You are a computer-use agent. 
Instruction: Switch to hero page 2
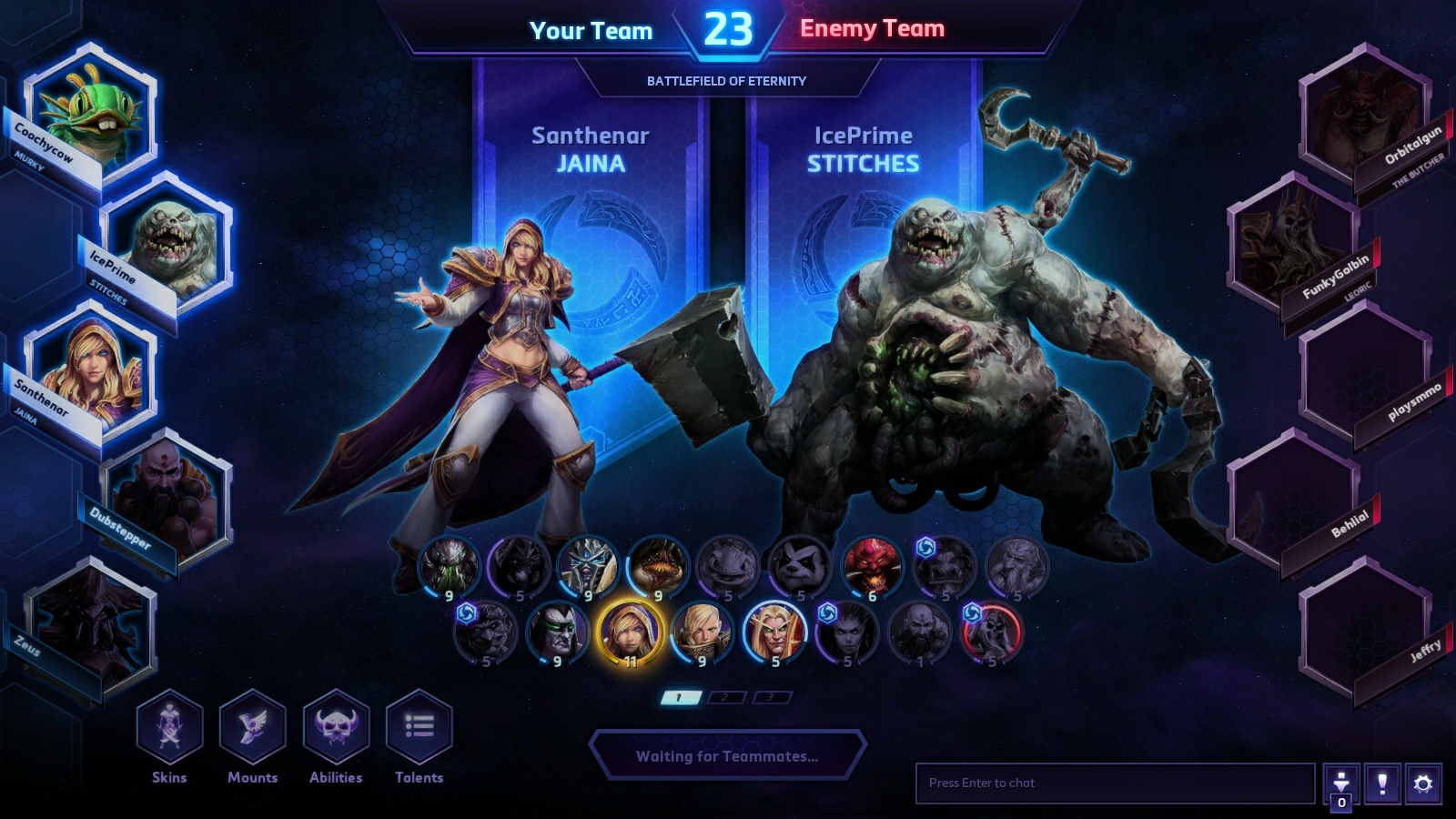coord(725,698)
